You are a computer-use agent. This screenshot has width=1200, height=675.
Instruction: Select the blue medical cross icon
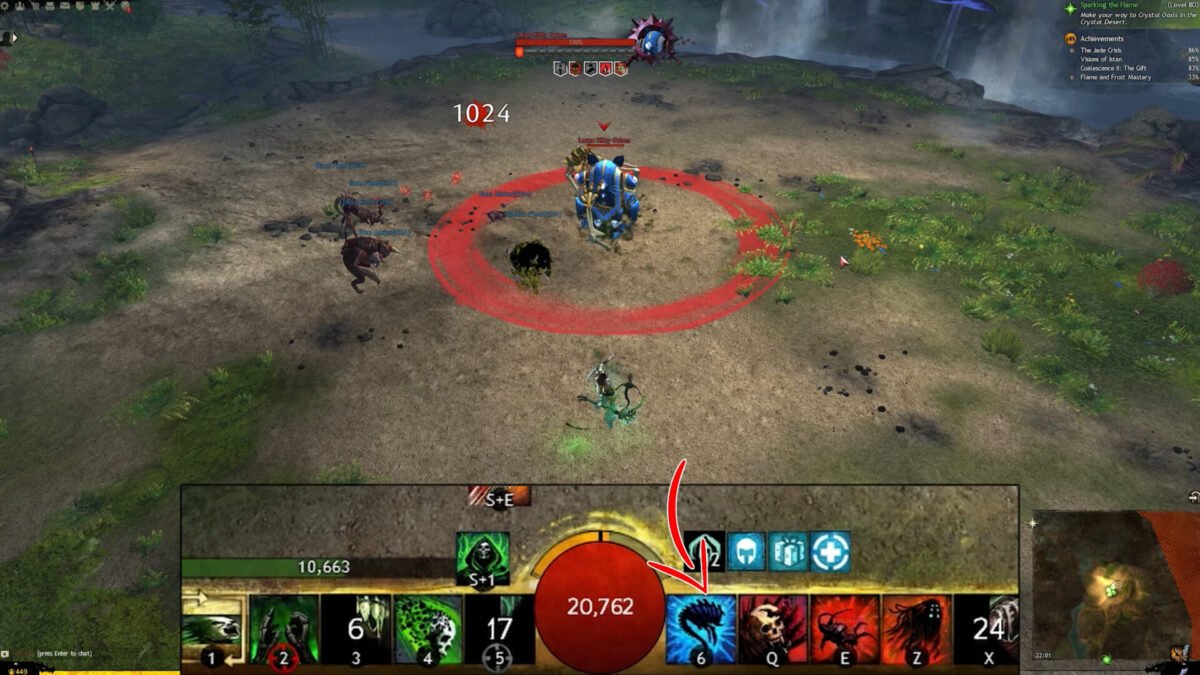click(831, 551)
